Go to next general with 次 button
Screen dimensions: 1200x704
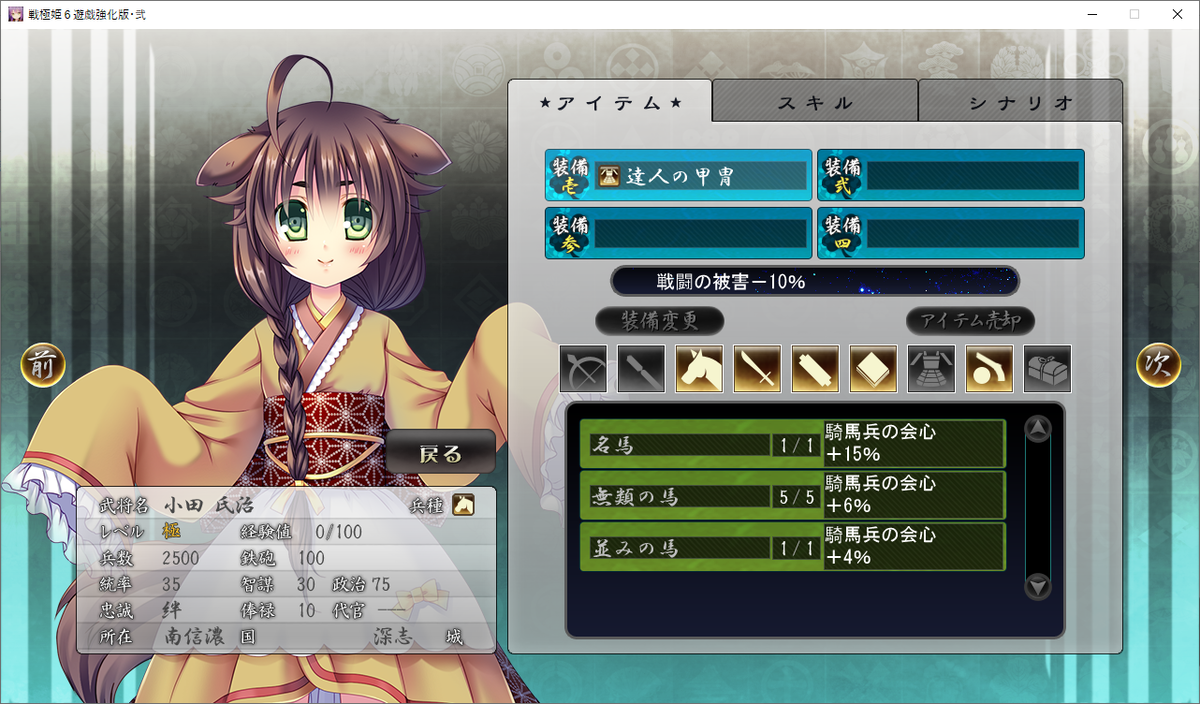pyautogui.click(x=1158, y=365)
